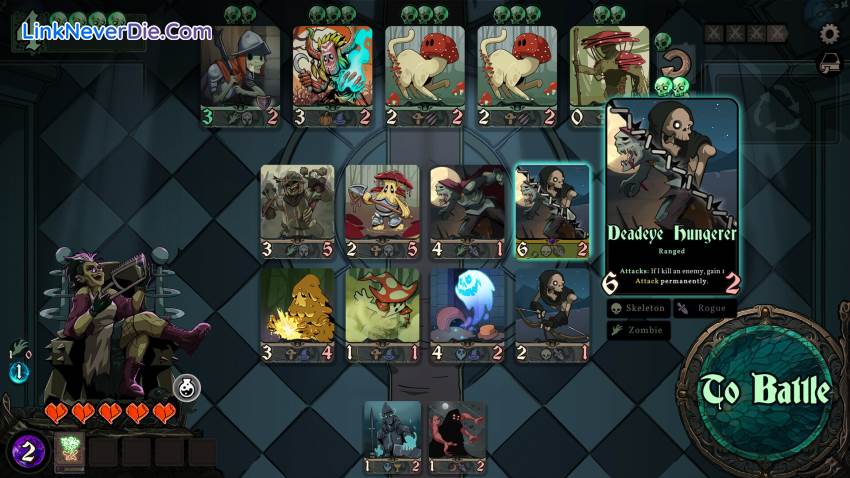The width and height of the screenshot is (850, 478).
Task: Choose the yellow slime card
Action: coord(297,314)
